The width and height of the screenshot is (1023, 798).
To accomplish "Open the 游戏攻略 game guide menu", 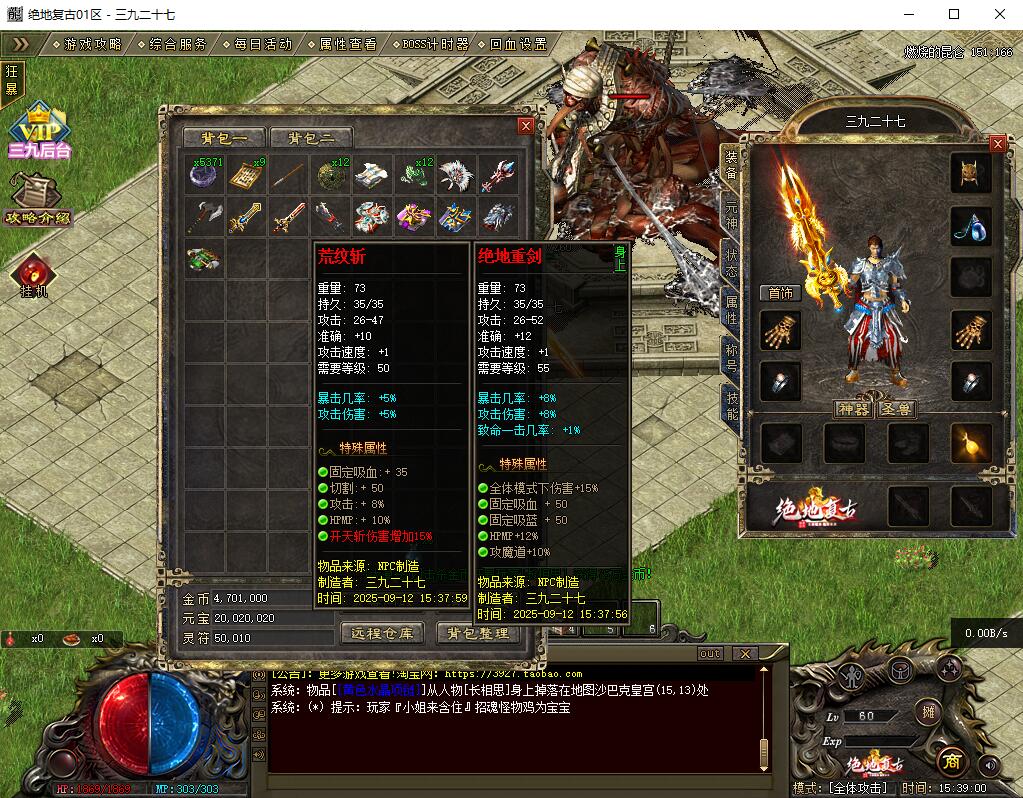I will click(92, 44).
